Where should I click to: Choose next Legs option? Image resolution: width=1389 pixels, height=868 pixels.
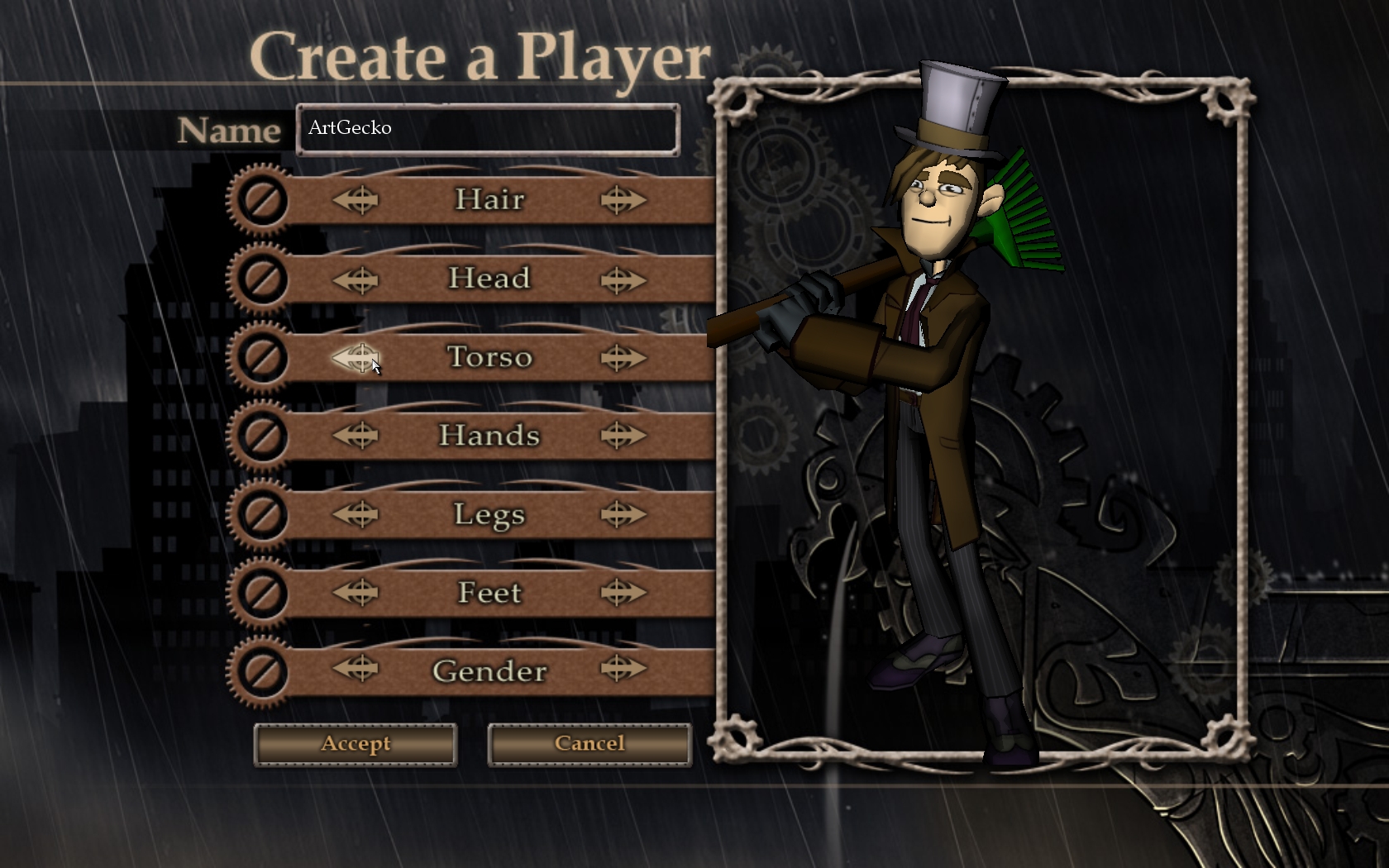click(623, 514)
